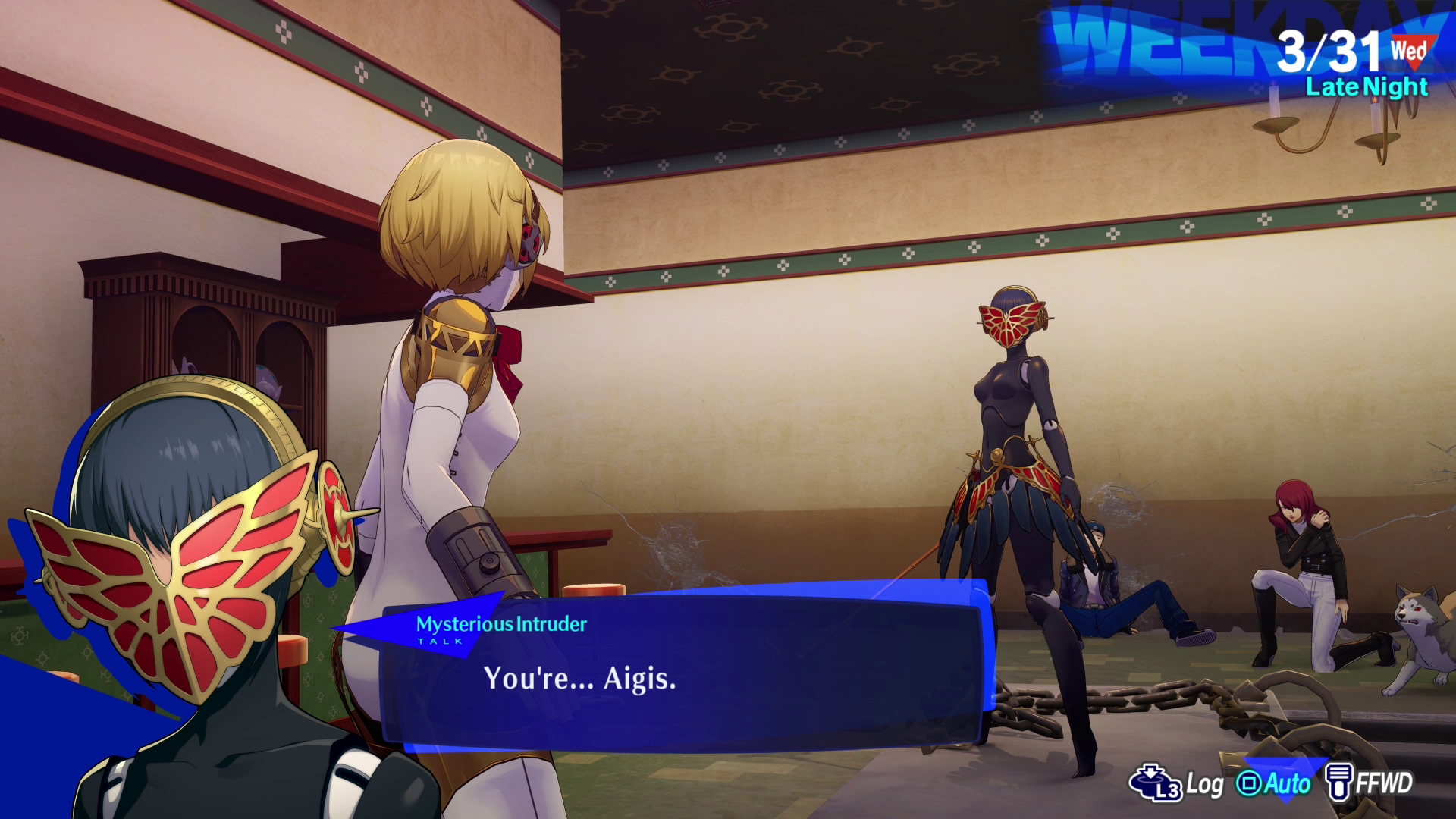The width and height of the screenshot is (1456, 819).
Task: Open the conversation Log
Action: pyautogui.click(x=1177, y=783)
